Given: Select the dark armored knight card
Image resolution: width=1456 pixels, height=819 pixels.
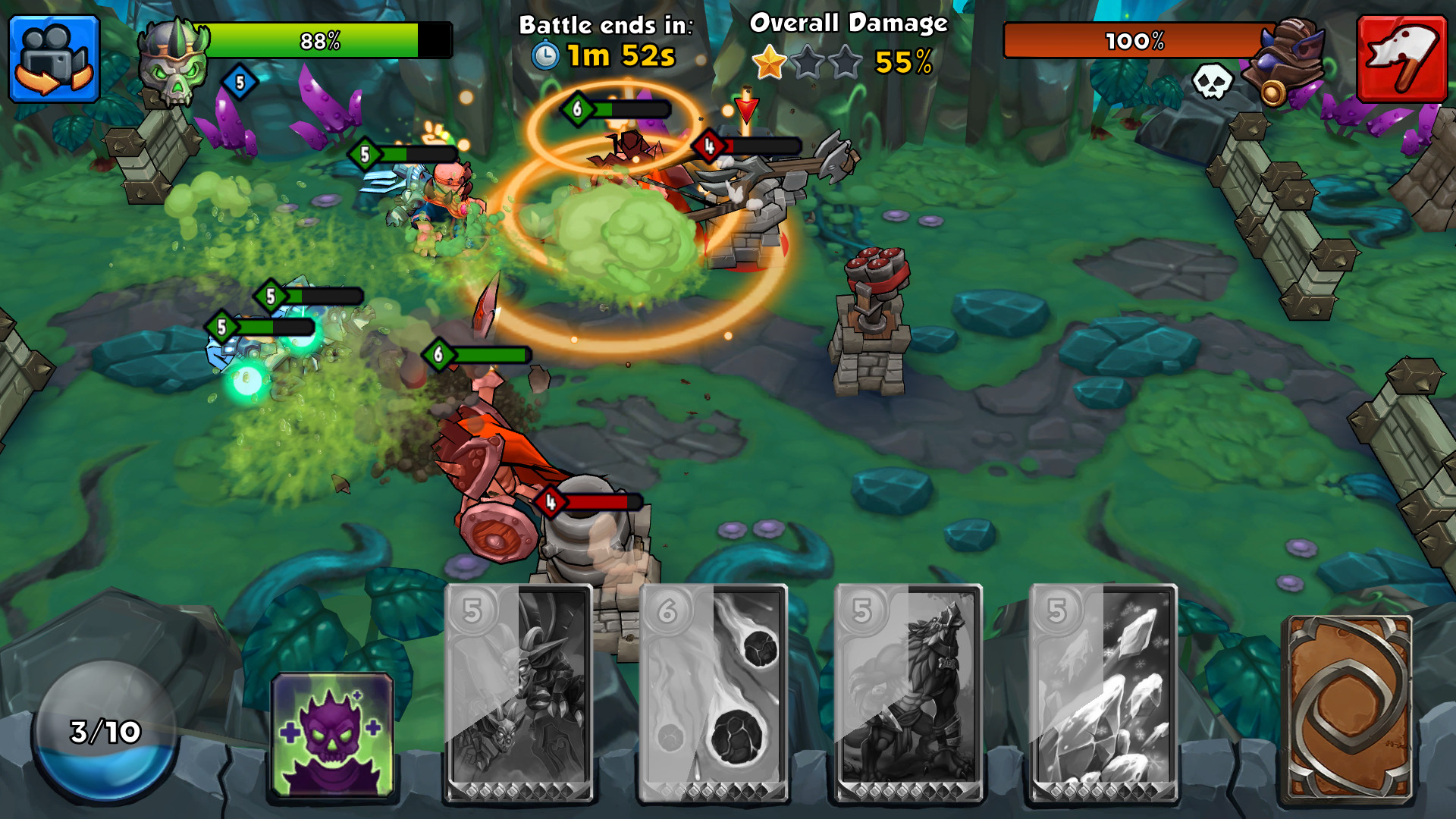Looking at the screenshot, I should (519, 692).
